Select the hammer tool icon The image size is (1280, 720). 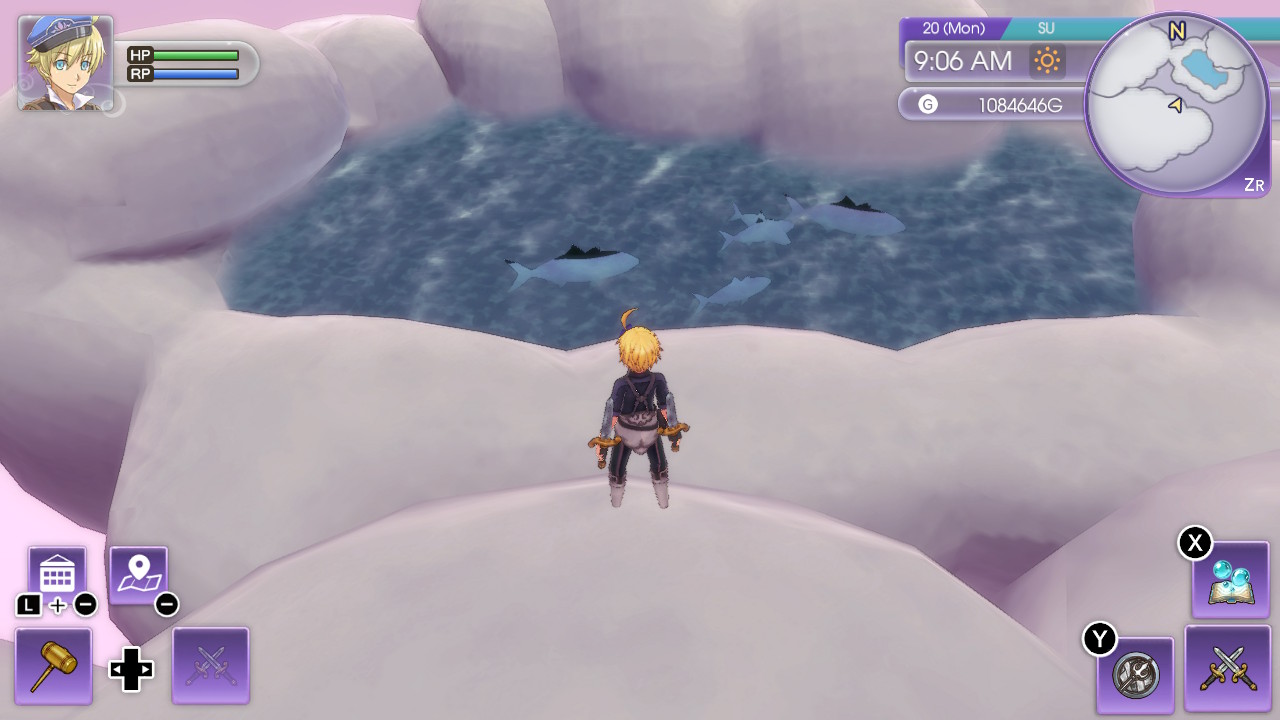54,664
